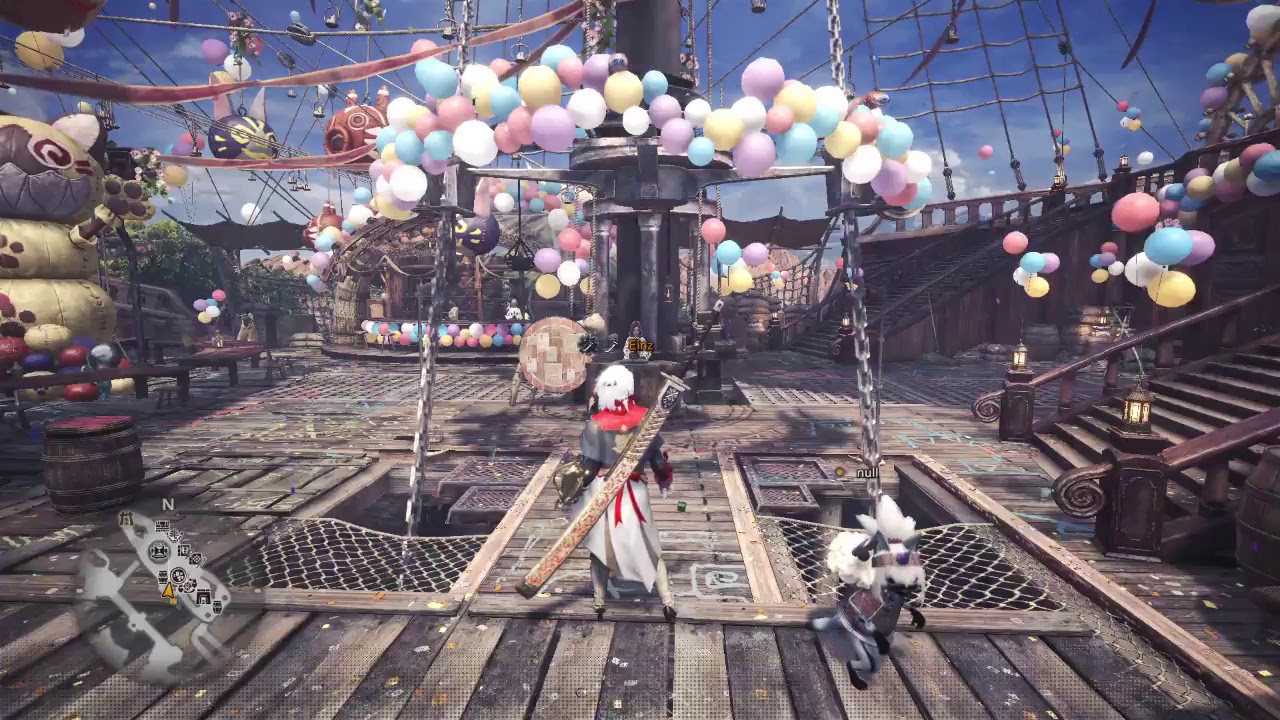Click the N compass marker above the minimap
Viewport: 1280px width, 720px height.
(168, 504)
